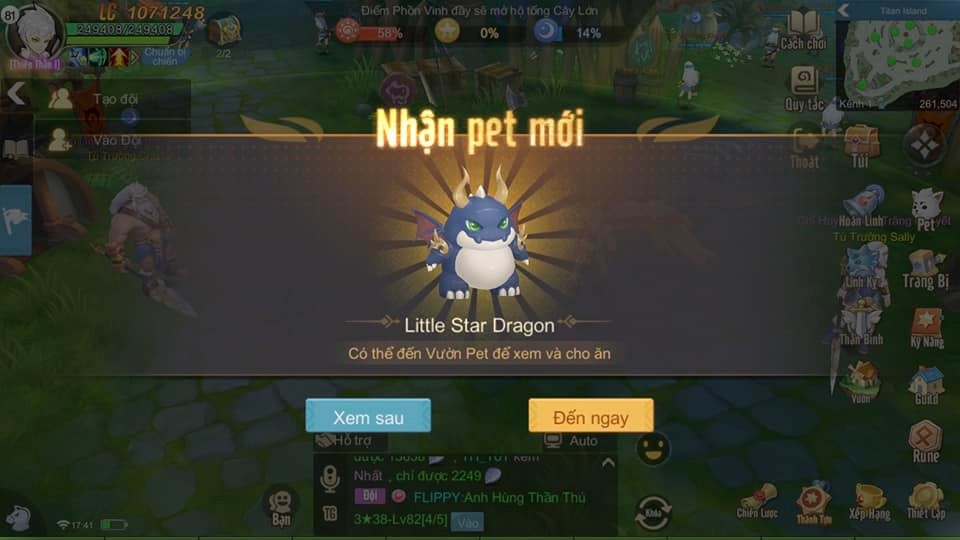Open the Chiến Lược strategy scroll
This screenshot has width=960, height=540.
757,499
